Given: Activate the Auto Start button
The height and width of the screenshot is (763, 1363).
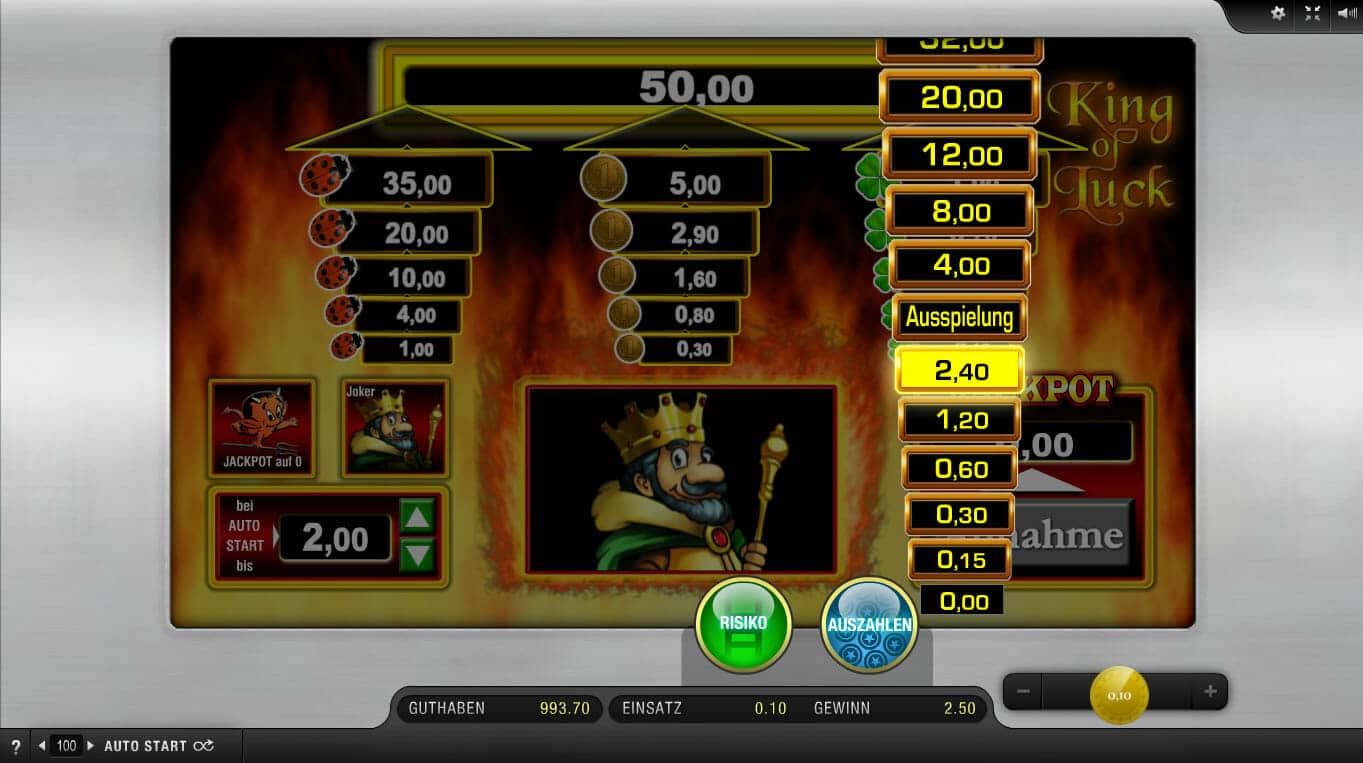Looking at the screenshot, I should (158, 746).
